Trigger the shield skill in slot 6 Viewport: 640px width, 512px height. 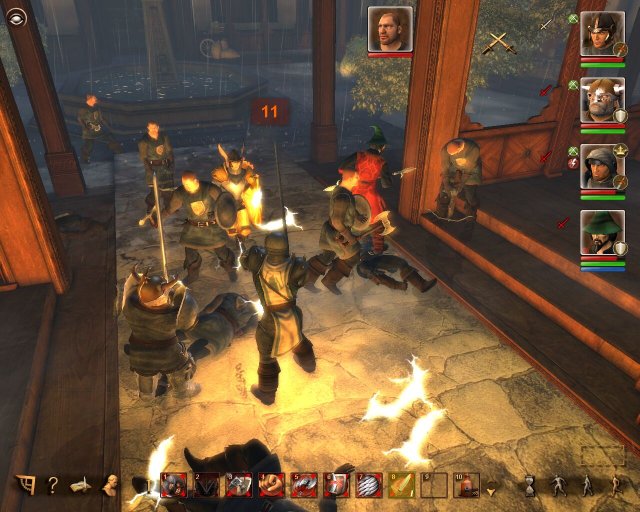[336, 485]
